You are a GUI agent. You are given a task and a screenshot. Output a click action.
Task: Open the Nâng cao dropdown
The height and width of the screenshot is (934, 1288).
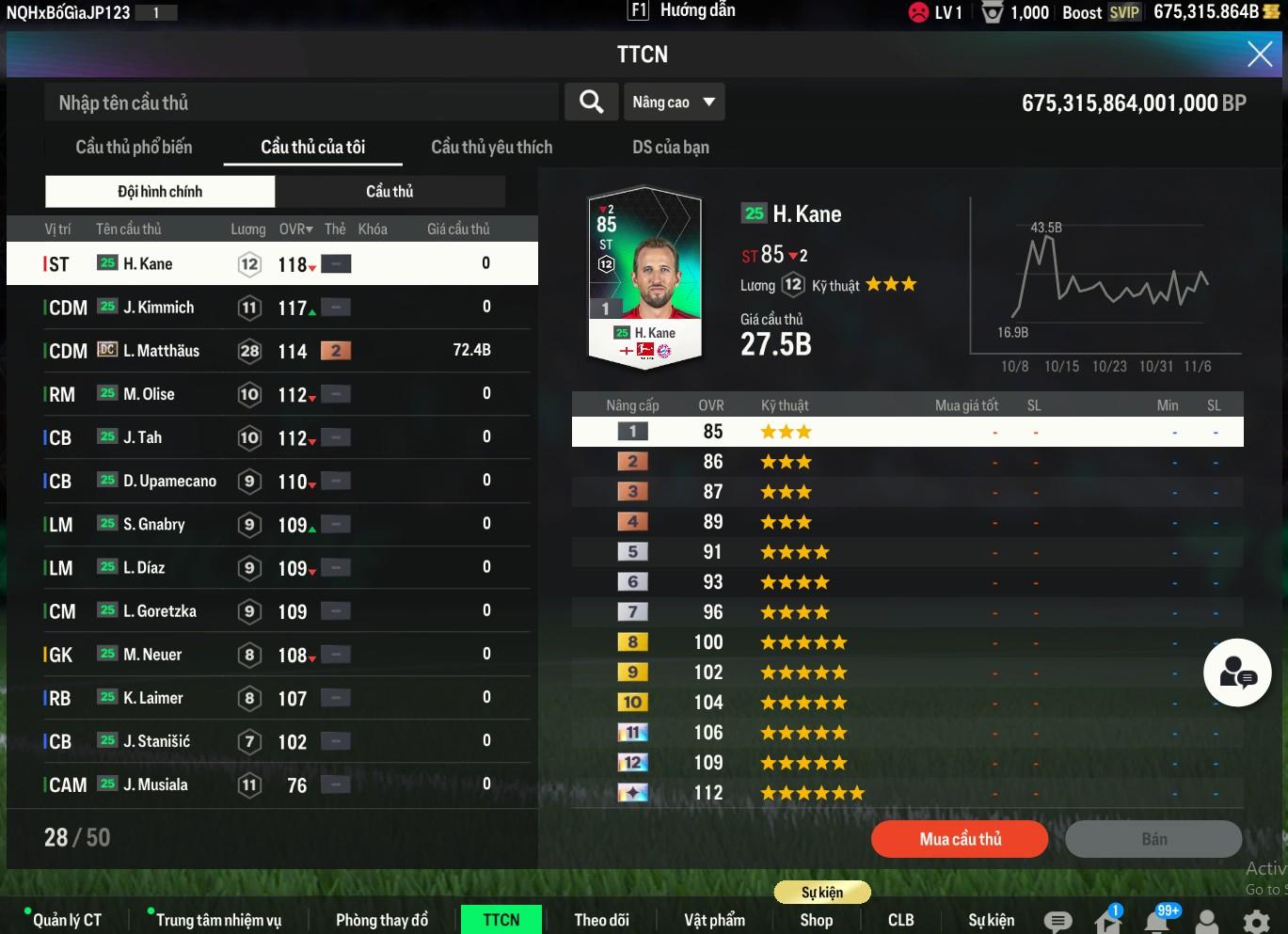tap(674, 102)
